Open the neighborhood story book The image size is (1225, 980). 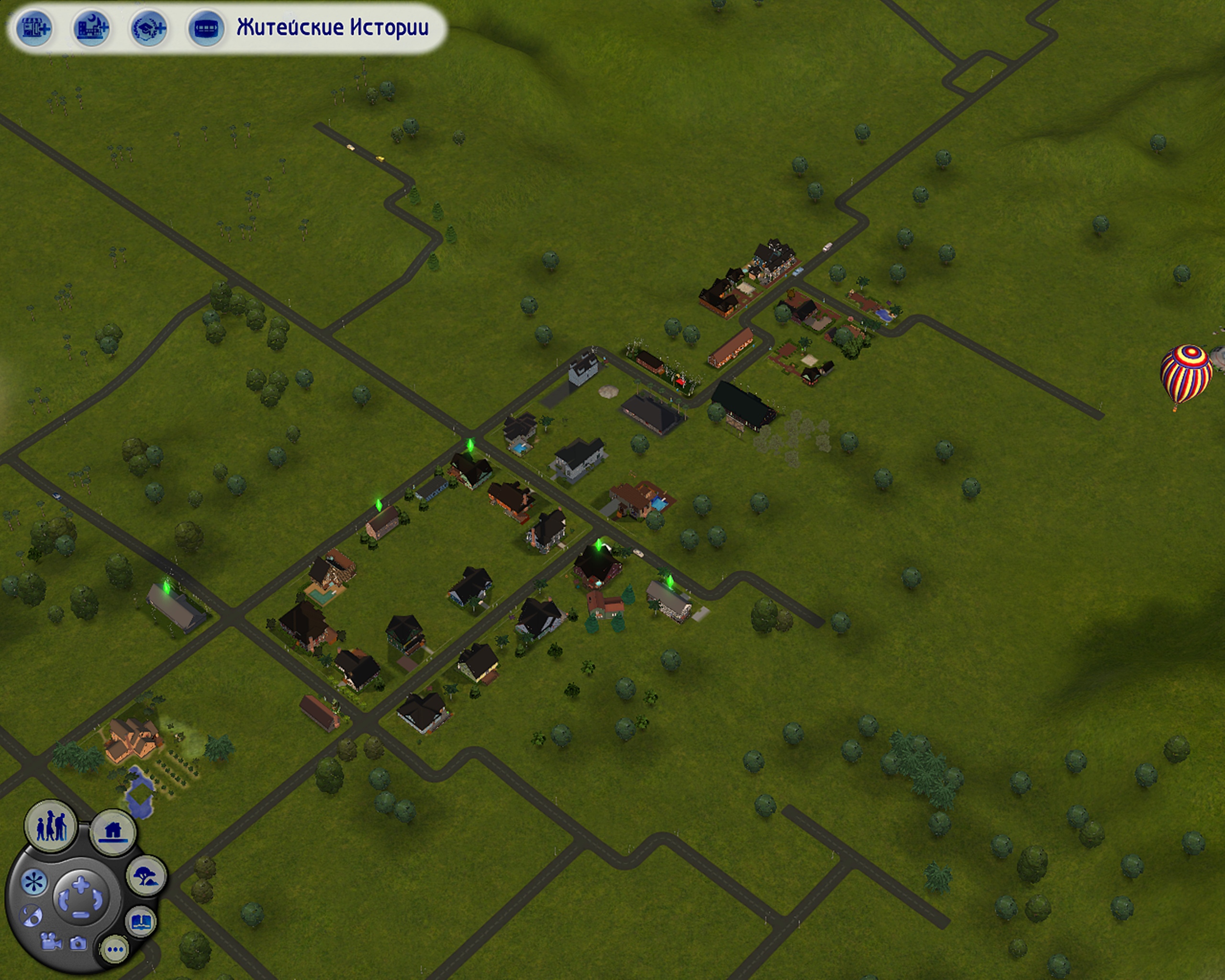pos(140,922)
